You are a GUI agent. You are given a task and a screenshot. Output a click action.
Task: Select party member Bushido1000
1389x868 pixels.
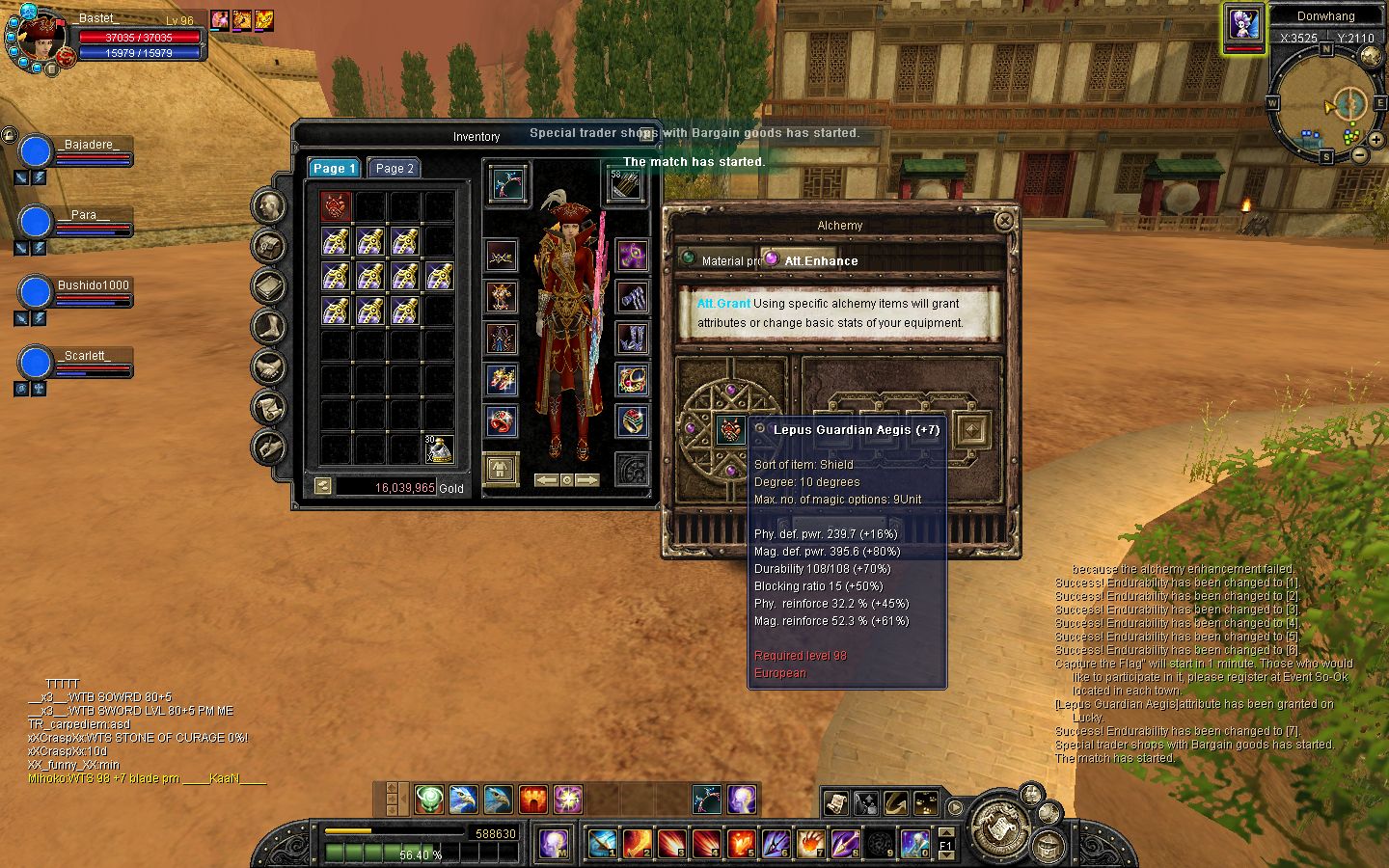36,292
